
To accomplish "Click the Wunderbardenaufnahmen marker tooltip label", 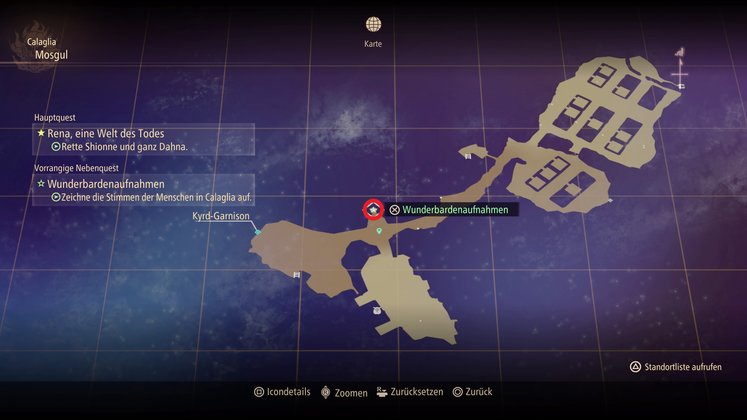I will click(x=455, y=210).
